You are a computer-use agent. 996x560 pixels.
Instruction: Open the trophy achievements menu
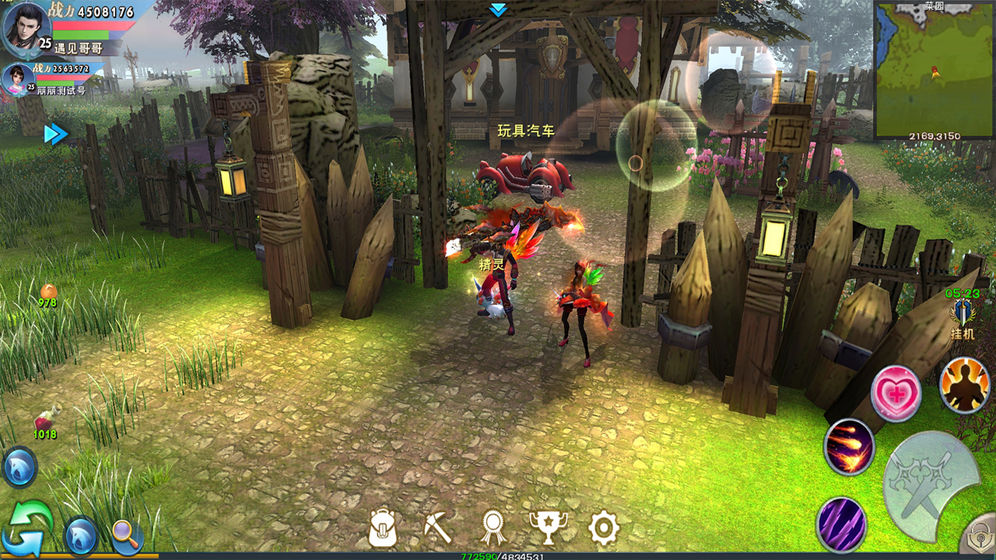546,527
